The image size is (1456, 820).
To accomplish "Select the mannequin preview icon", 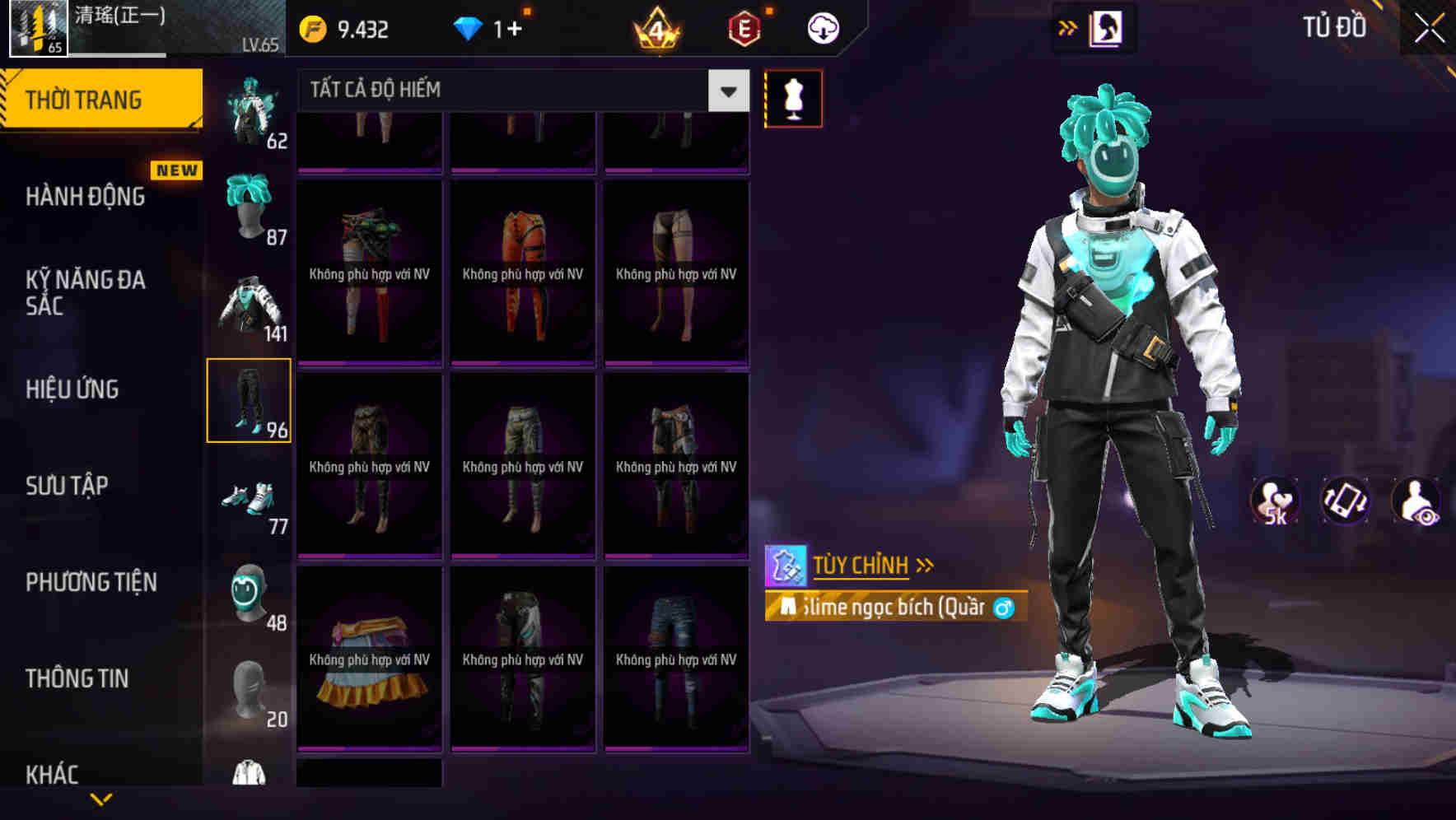I will click(792, 98).
